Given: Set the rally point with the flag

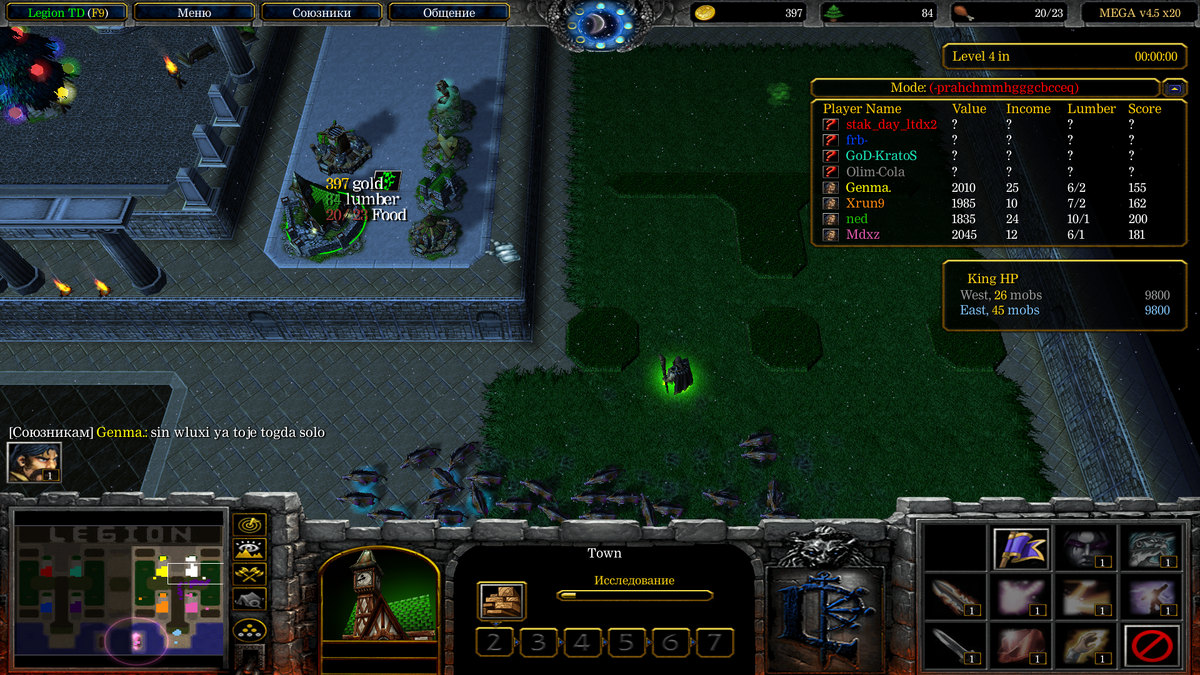Looking at the screenshot, I should 1020,549.
